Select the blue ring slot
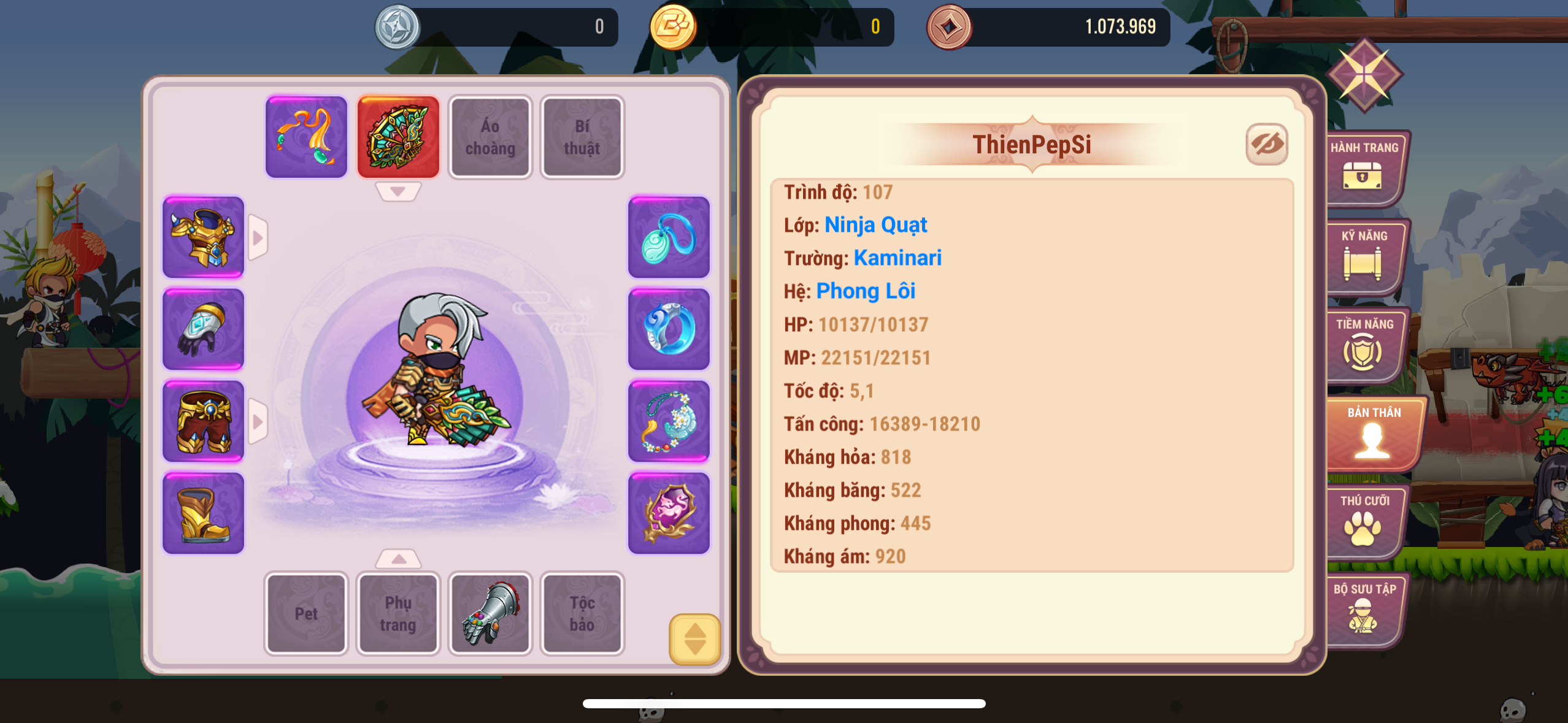 (669, 329)
